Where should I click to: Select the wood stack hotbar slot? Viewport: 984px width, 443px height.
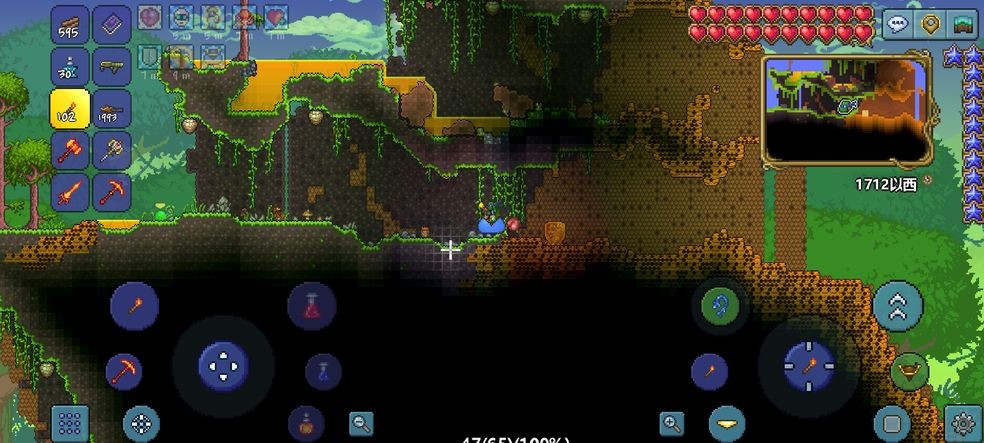coord(69,25)
